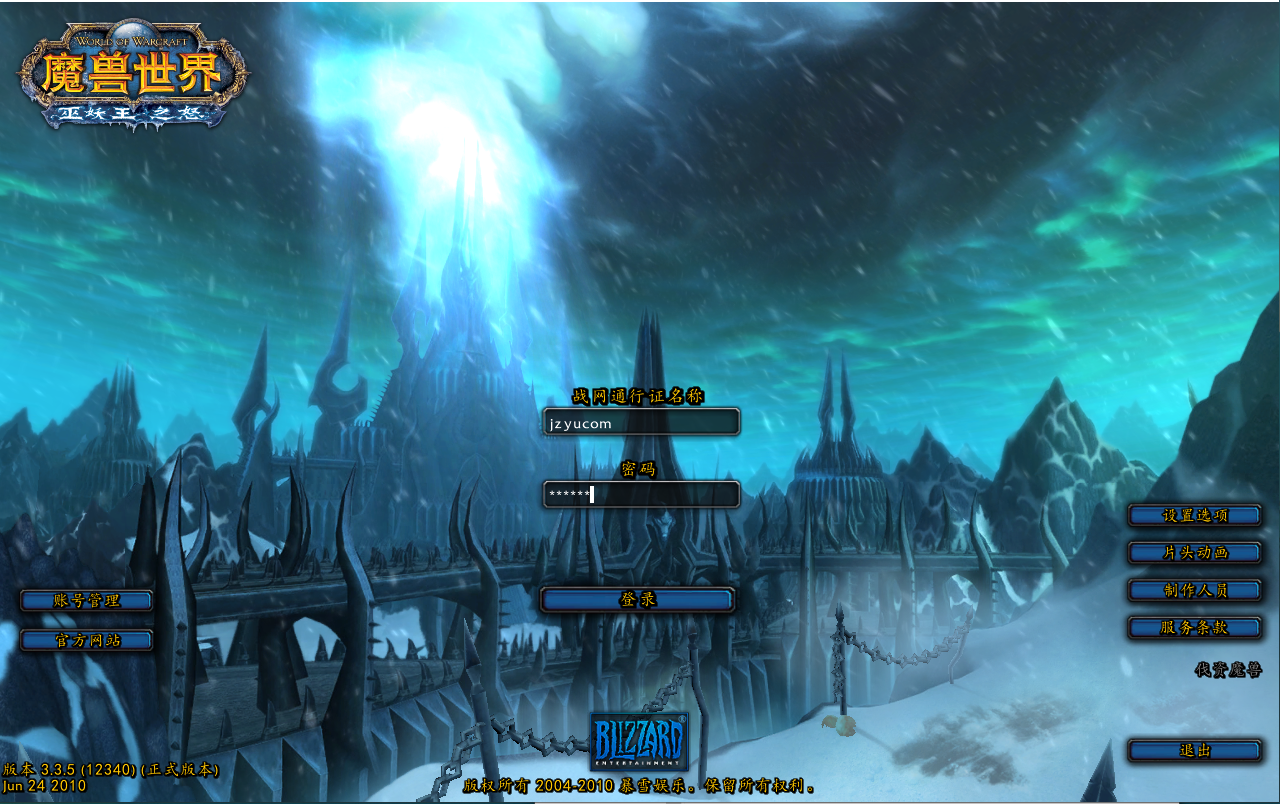Show the 制作人员 credits
This screenshot has width=1280, height=804.
1194,590
